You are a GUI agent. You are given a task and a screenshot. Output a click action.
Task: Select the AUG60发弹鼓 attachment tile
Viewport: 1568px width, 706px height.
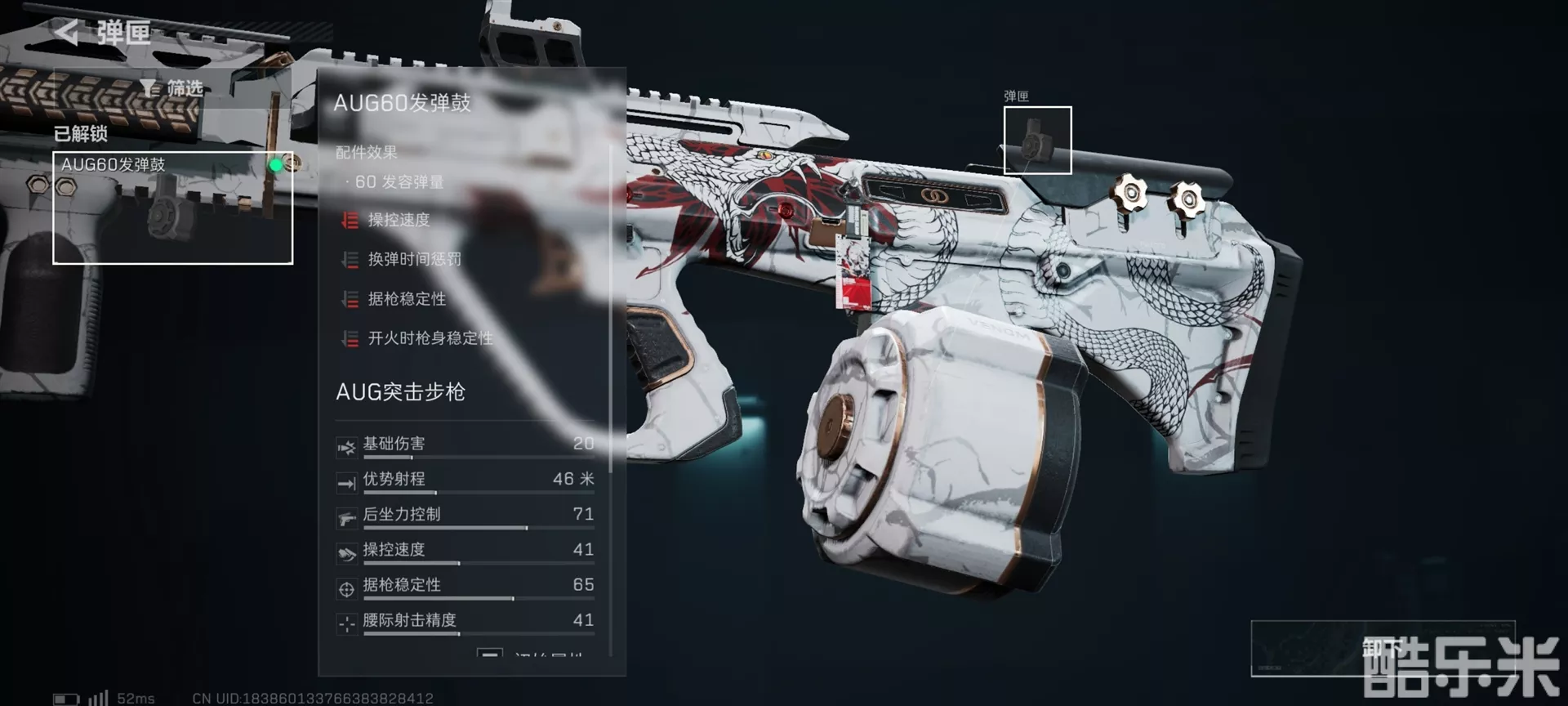coord(172,208)
